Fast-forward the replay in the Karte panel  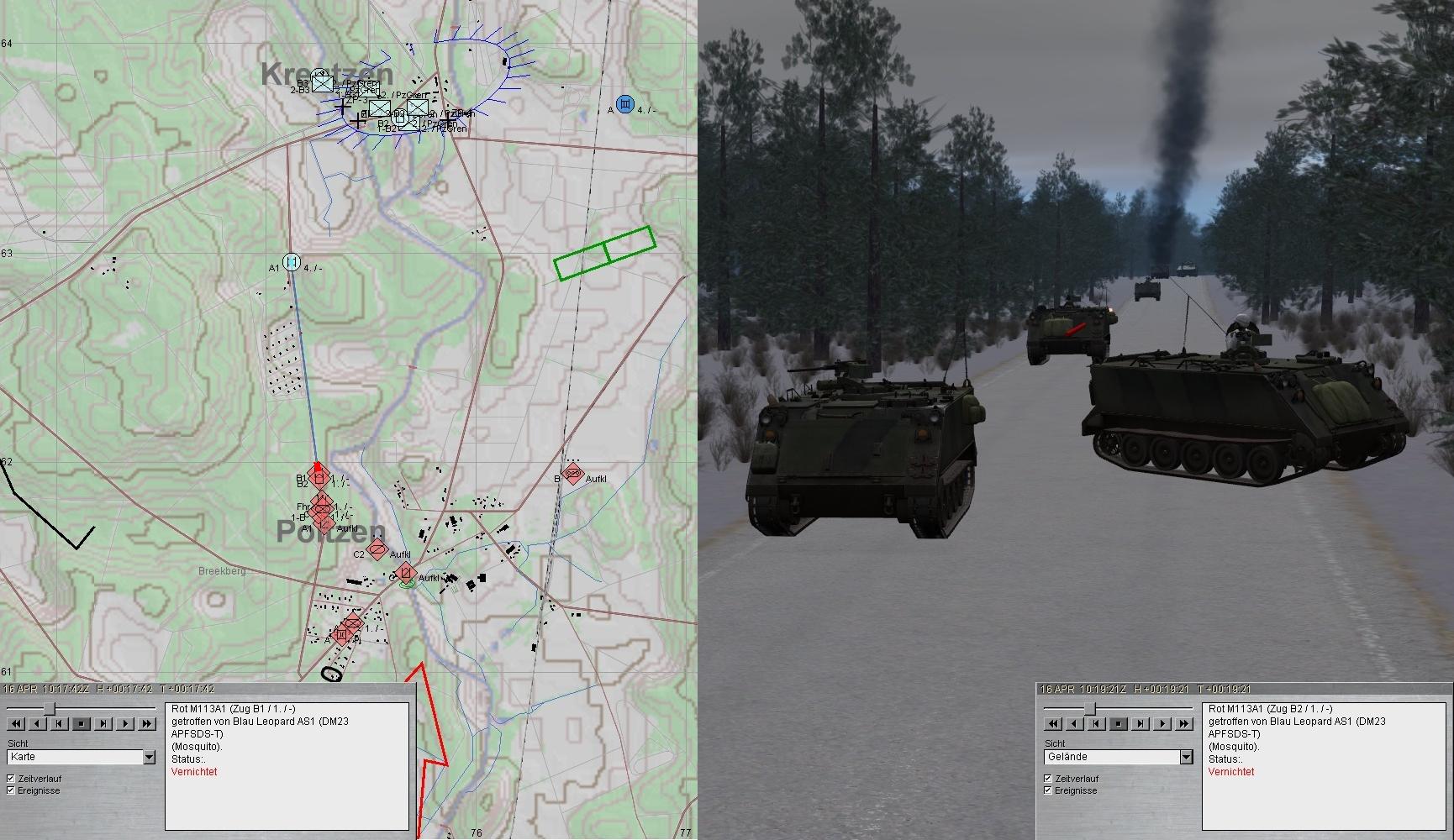[x=147, y=723]
